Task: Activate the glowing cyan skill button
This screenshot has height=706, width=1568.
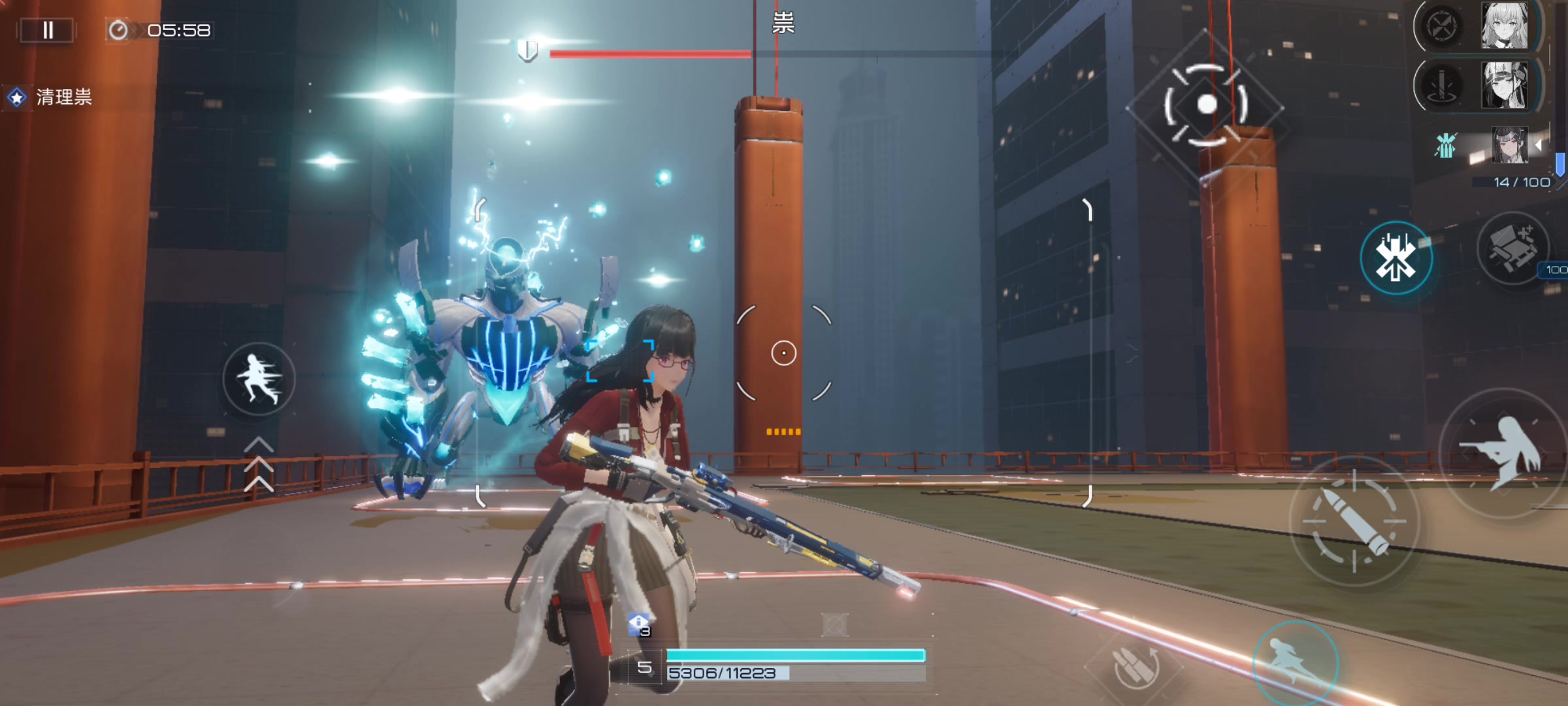Action: [x=1396, y=258]
